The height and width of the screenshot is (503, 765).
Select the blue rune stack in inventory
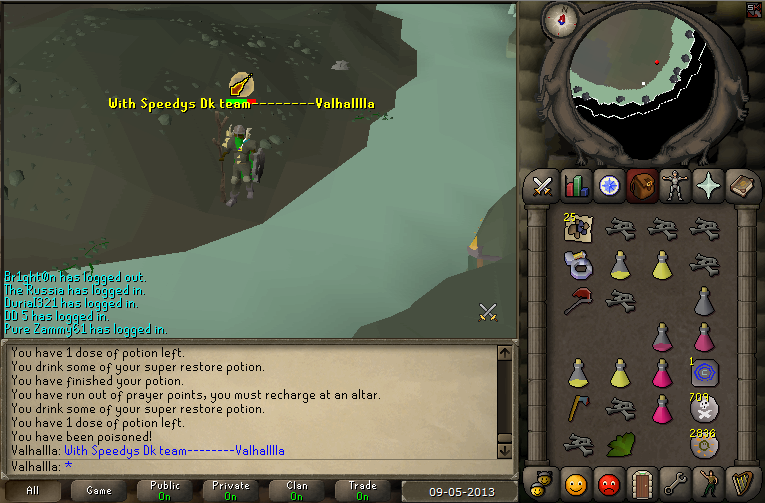[705, 372]
